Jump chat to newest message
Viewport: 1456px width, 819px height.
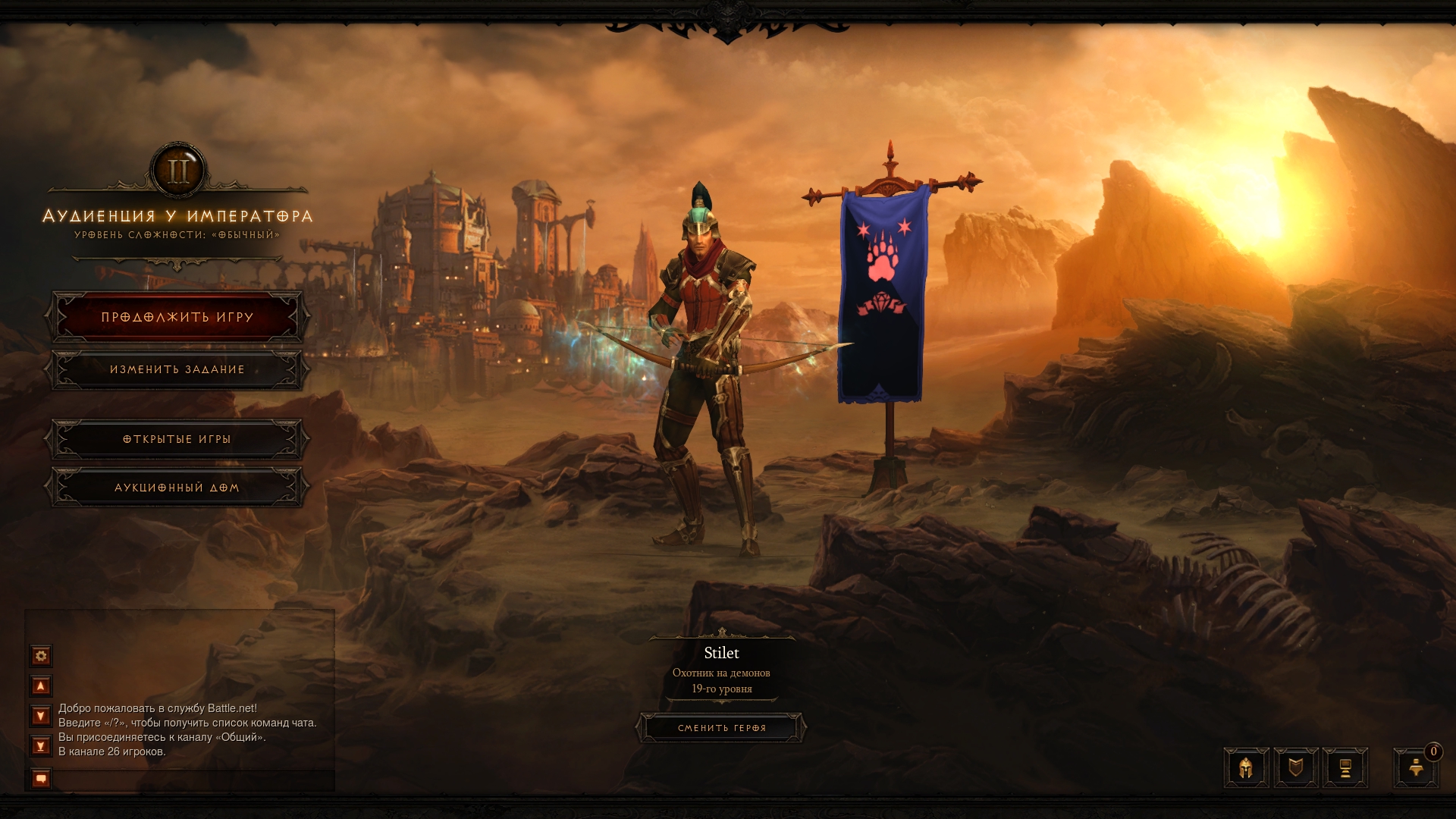[x=41, y=746]
